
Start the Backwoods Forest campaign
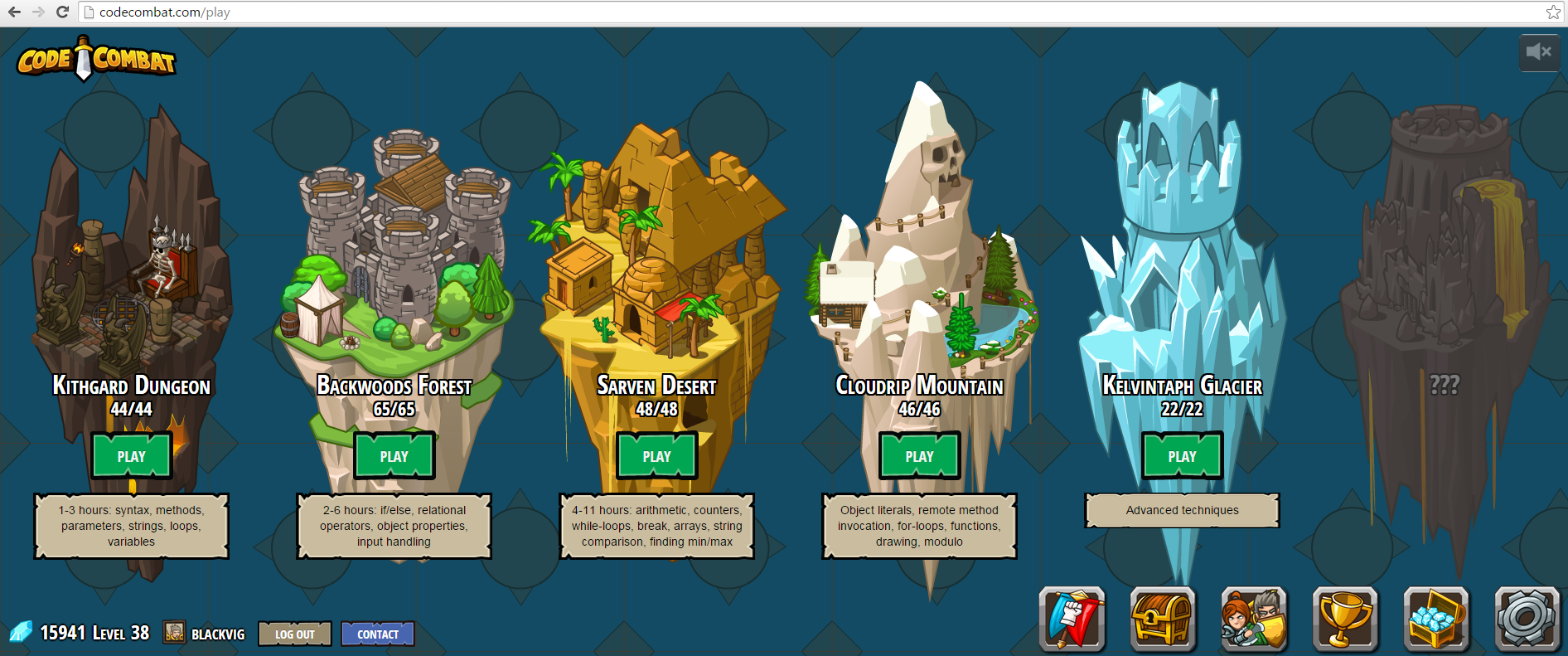click(394, 456)
